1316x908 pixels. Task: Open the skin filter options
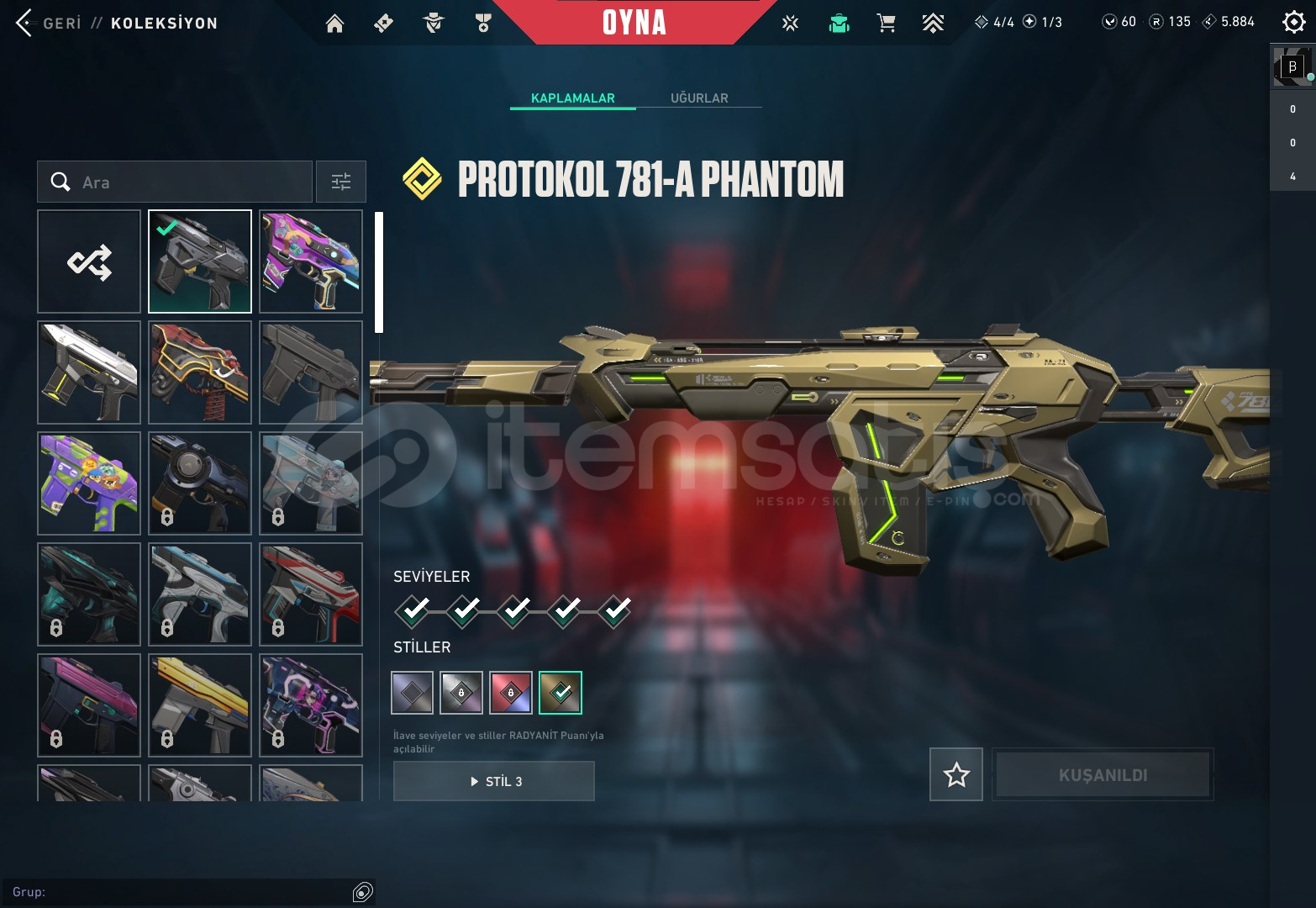[x=341, y=182]
